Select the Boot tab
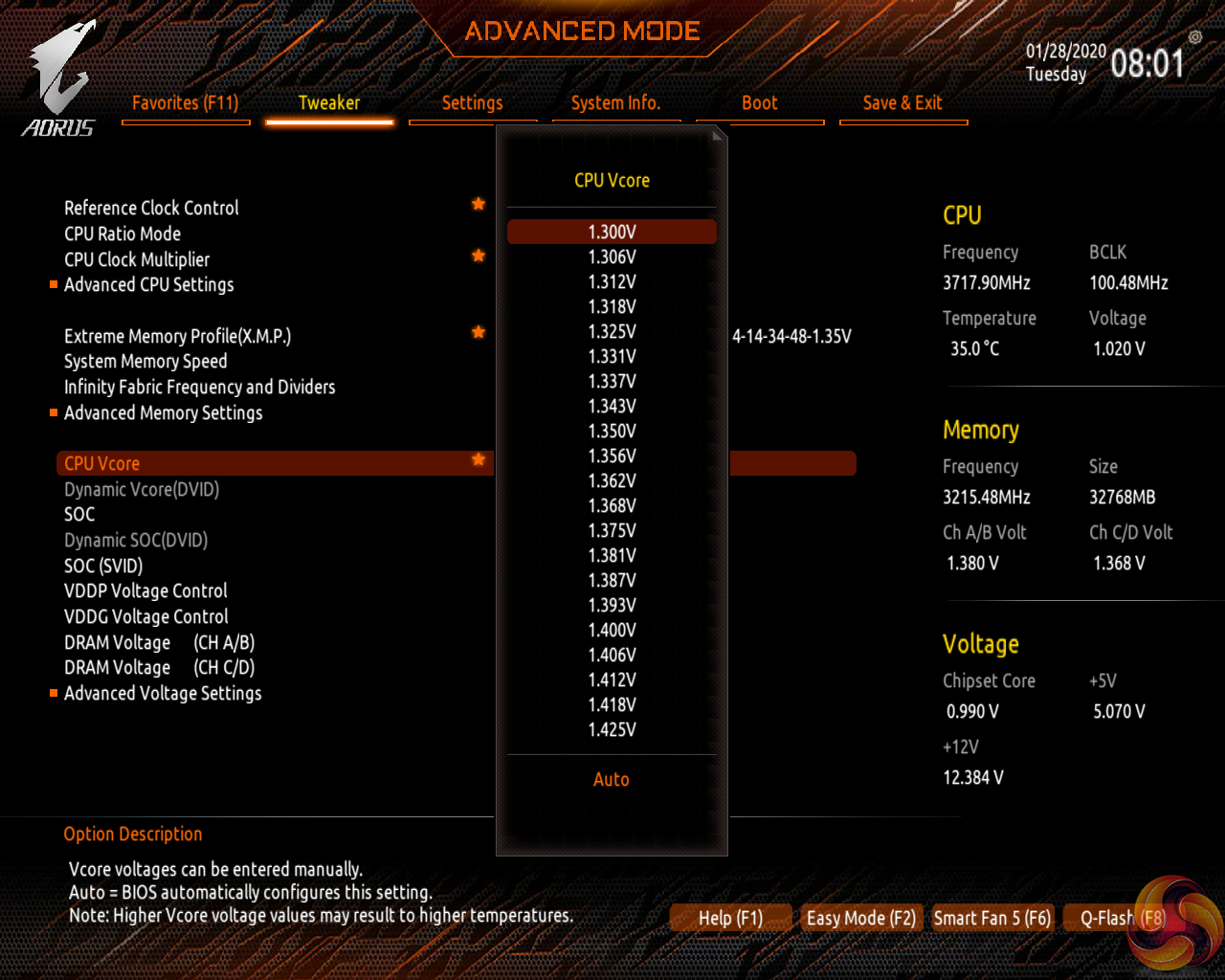Viewport: 1225px width, 980px height. pos(759,103)
